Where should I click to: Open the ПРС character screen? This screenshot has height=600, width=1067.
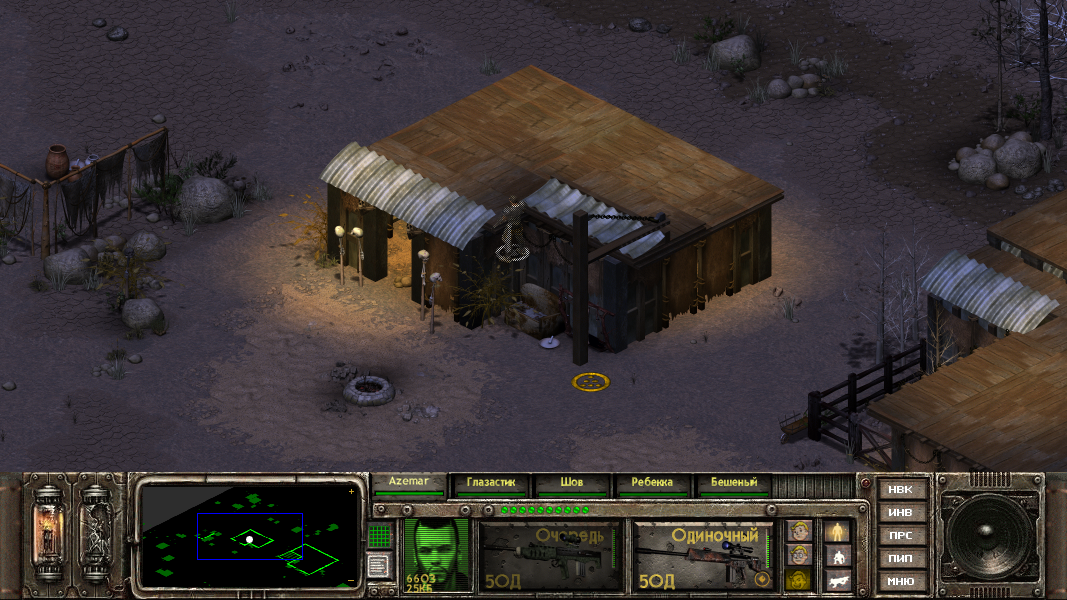click(x=900, y=536)
